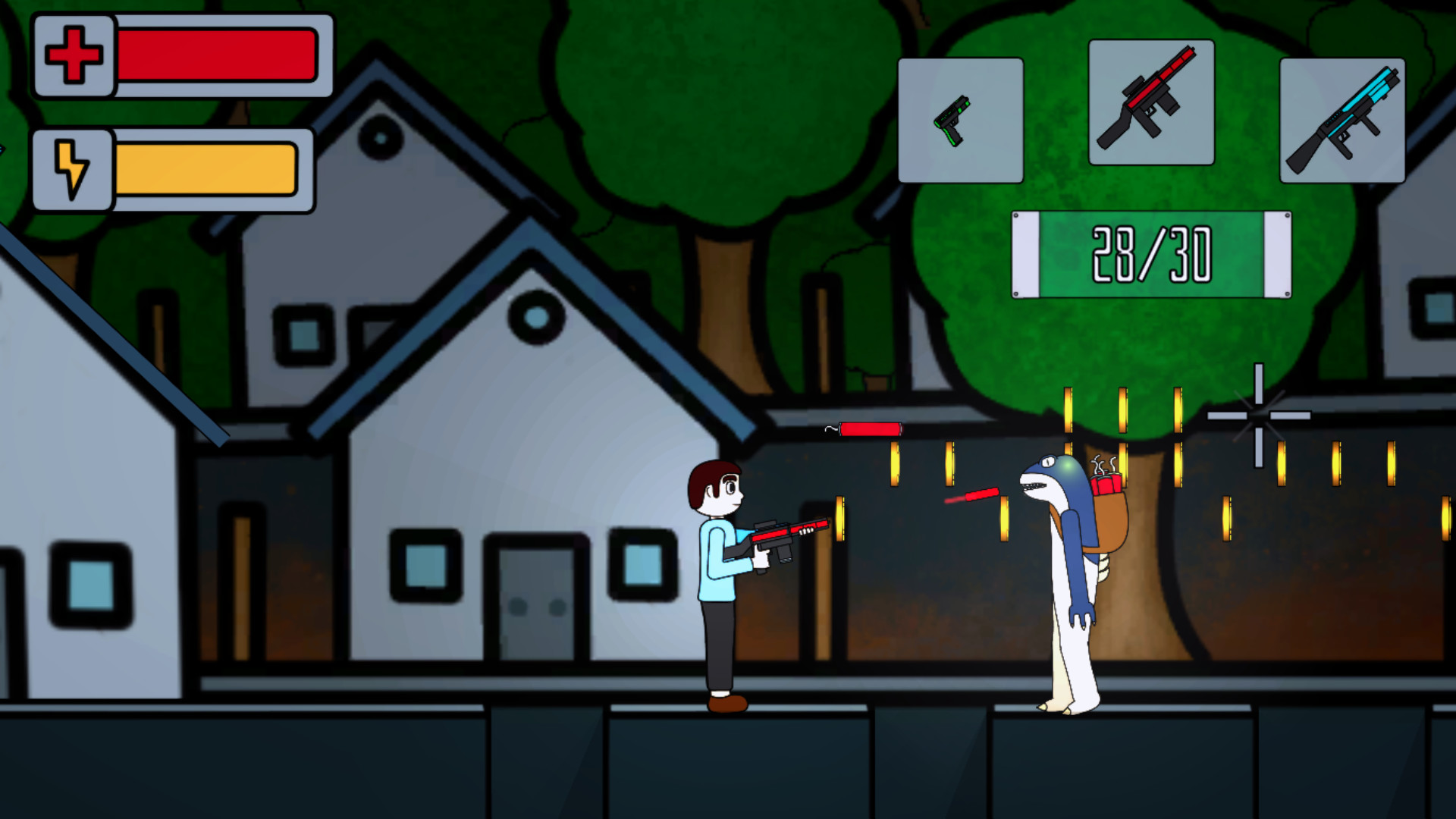Click the crosshair aiming reticle
Viewport: 1456px width, 819px height.
pos(1258,416)
